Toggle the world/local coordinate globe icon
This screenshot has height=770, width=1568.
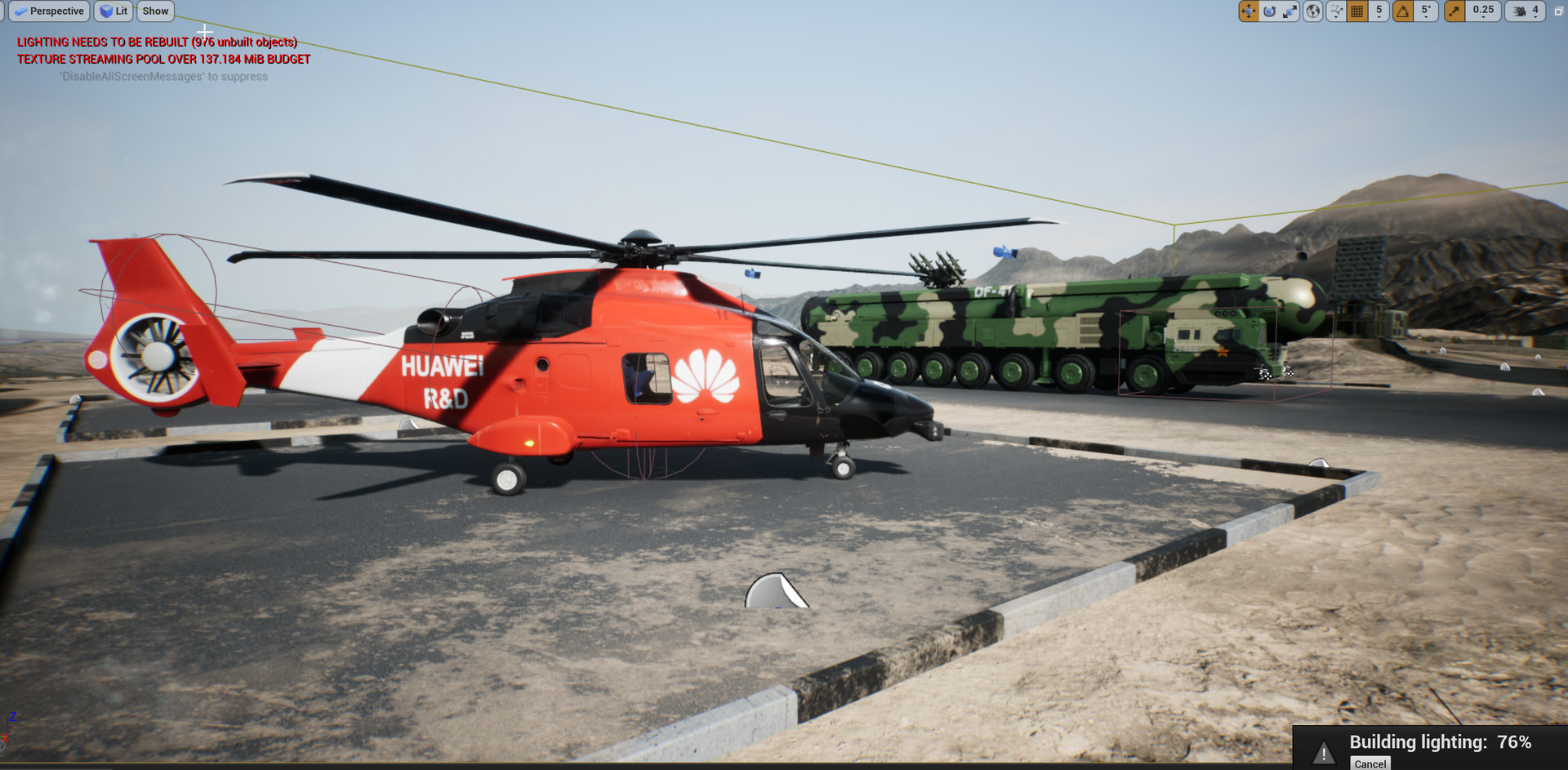click(x=1312, y=11)
